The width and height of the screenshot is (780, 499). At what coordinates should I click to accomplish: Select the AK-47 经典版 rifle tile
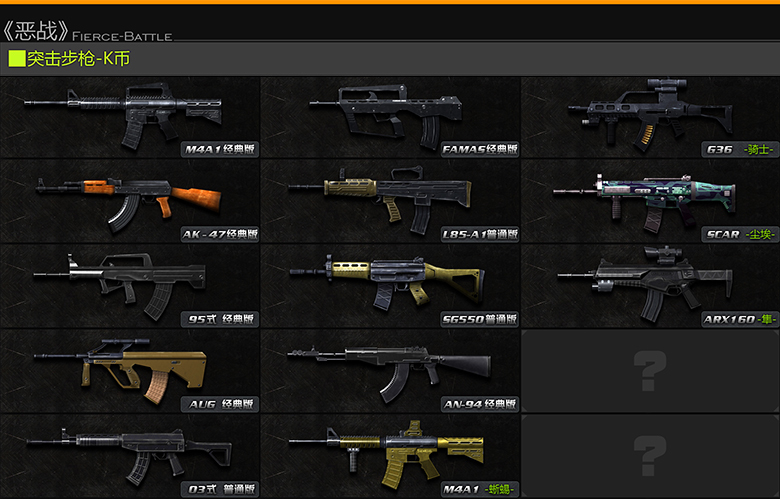130,202
